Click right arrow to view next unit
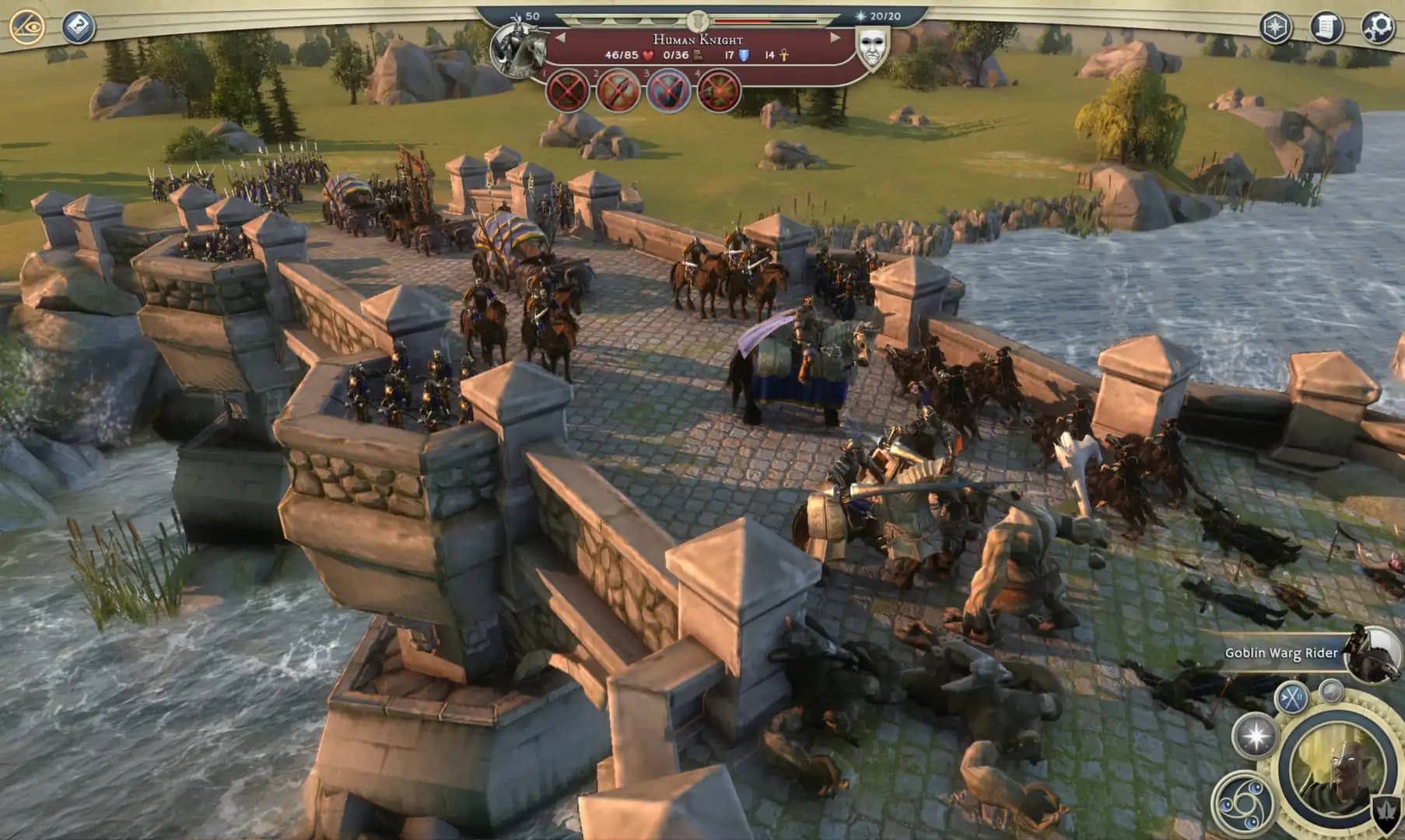1405x840 pixels. [833, 37]
